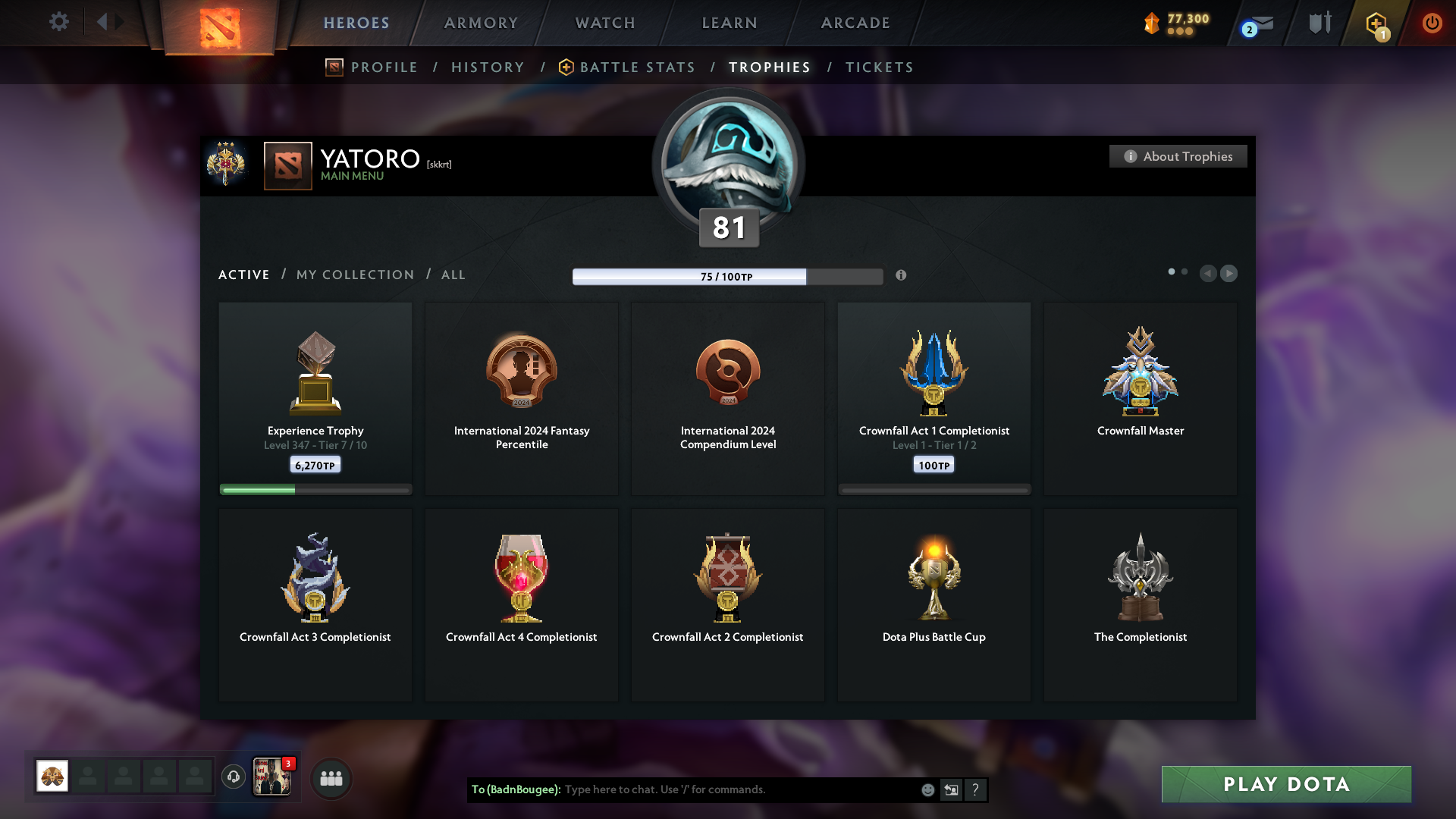Switch to the MY COLLECTION tab
This screenshot has height=819, width=1456.
click(354, 275)
